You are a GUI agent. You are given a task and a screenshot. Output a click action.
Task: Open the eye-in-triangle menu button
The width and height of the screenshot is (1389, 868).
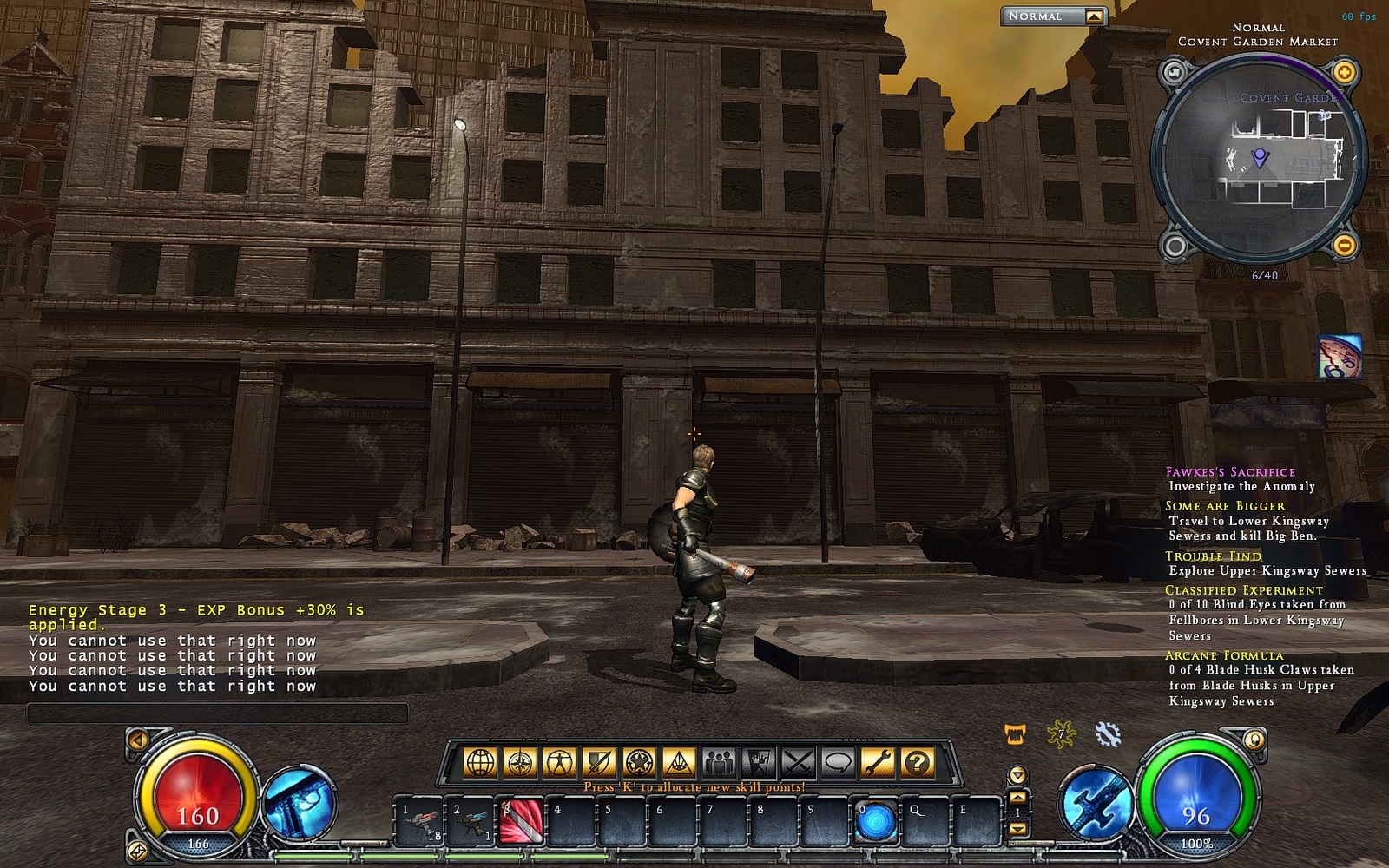(680, 763)
